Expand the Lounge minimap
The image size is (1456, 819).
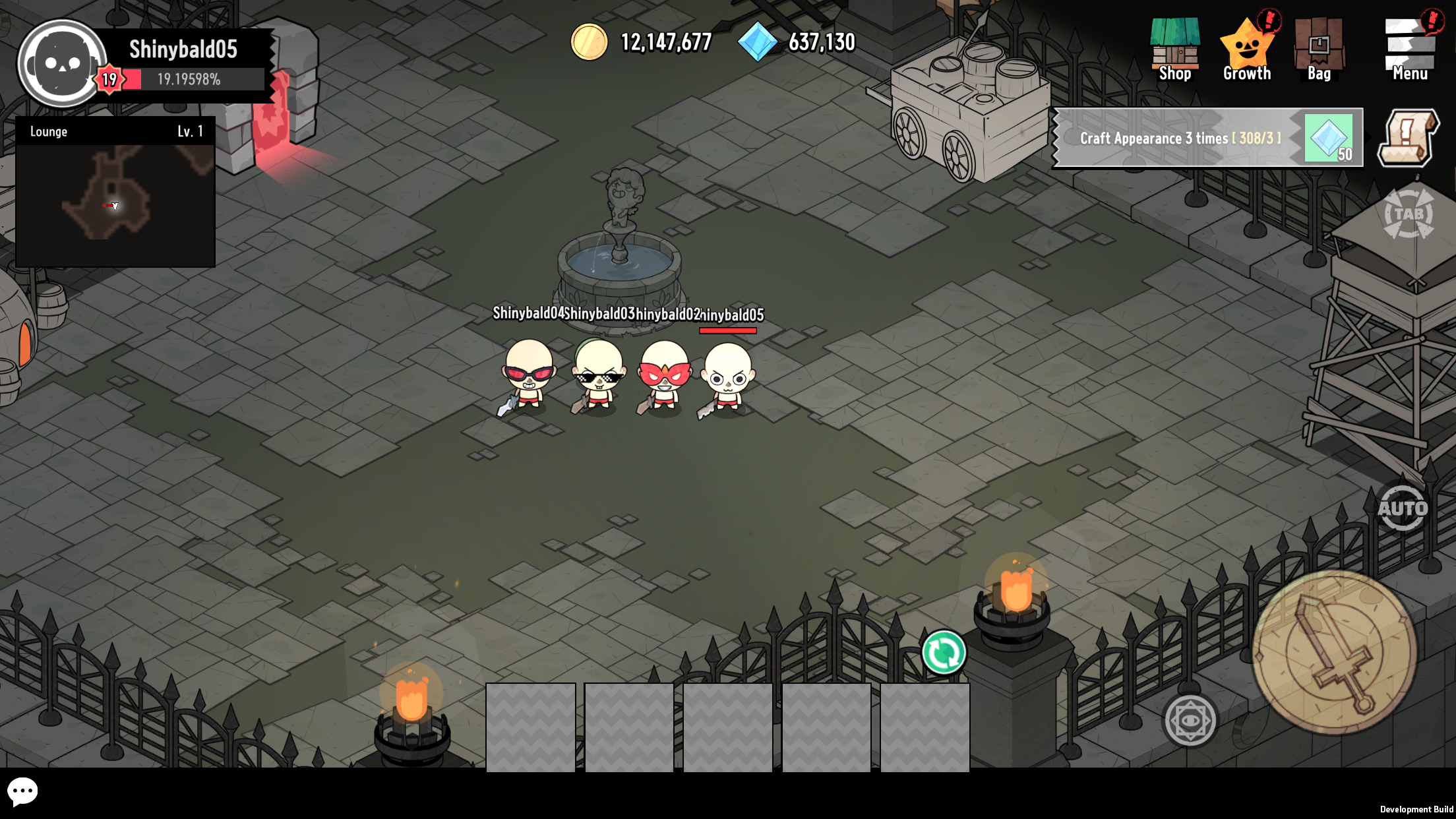coord(116,203)
